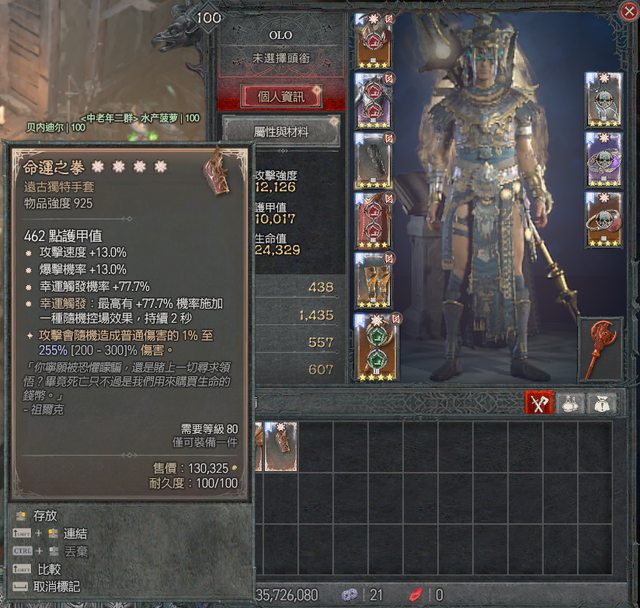Open the 個人資訊 profile button
This screenshot has width=640, height=608.
point(280,96)
